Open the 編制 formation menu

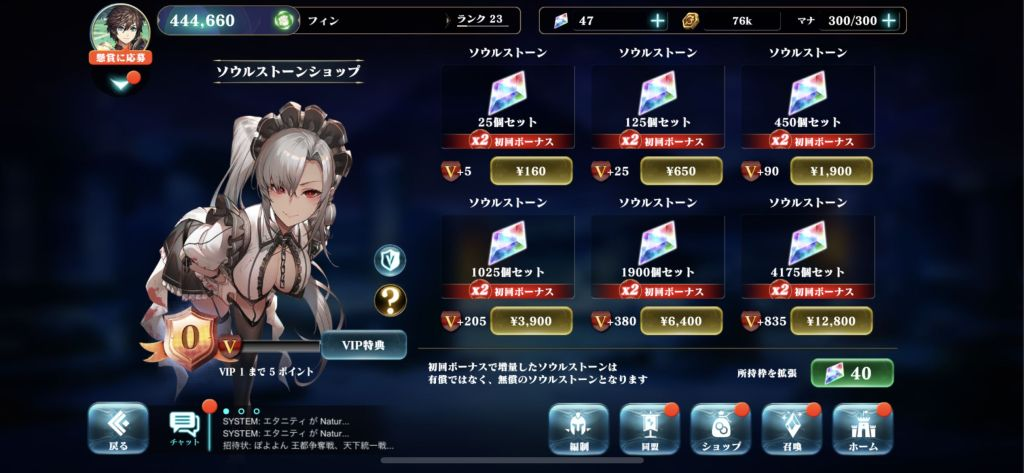point(578,429)
